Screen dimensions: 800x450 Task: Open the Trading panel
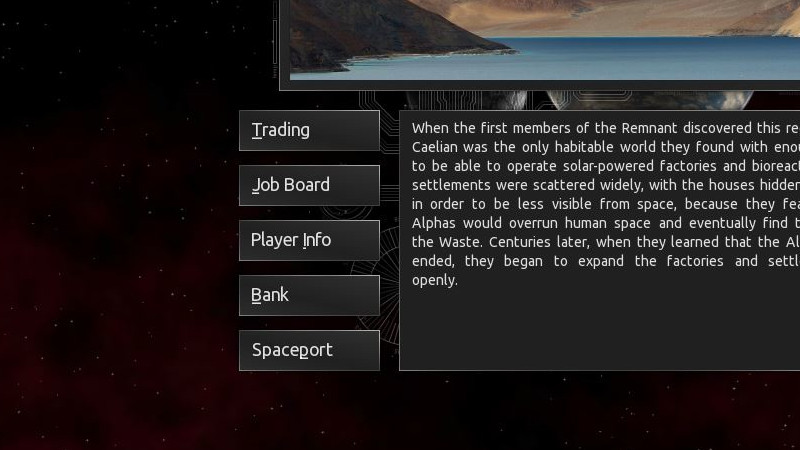pyautogui.click(x=309, y=130)
